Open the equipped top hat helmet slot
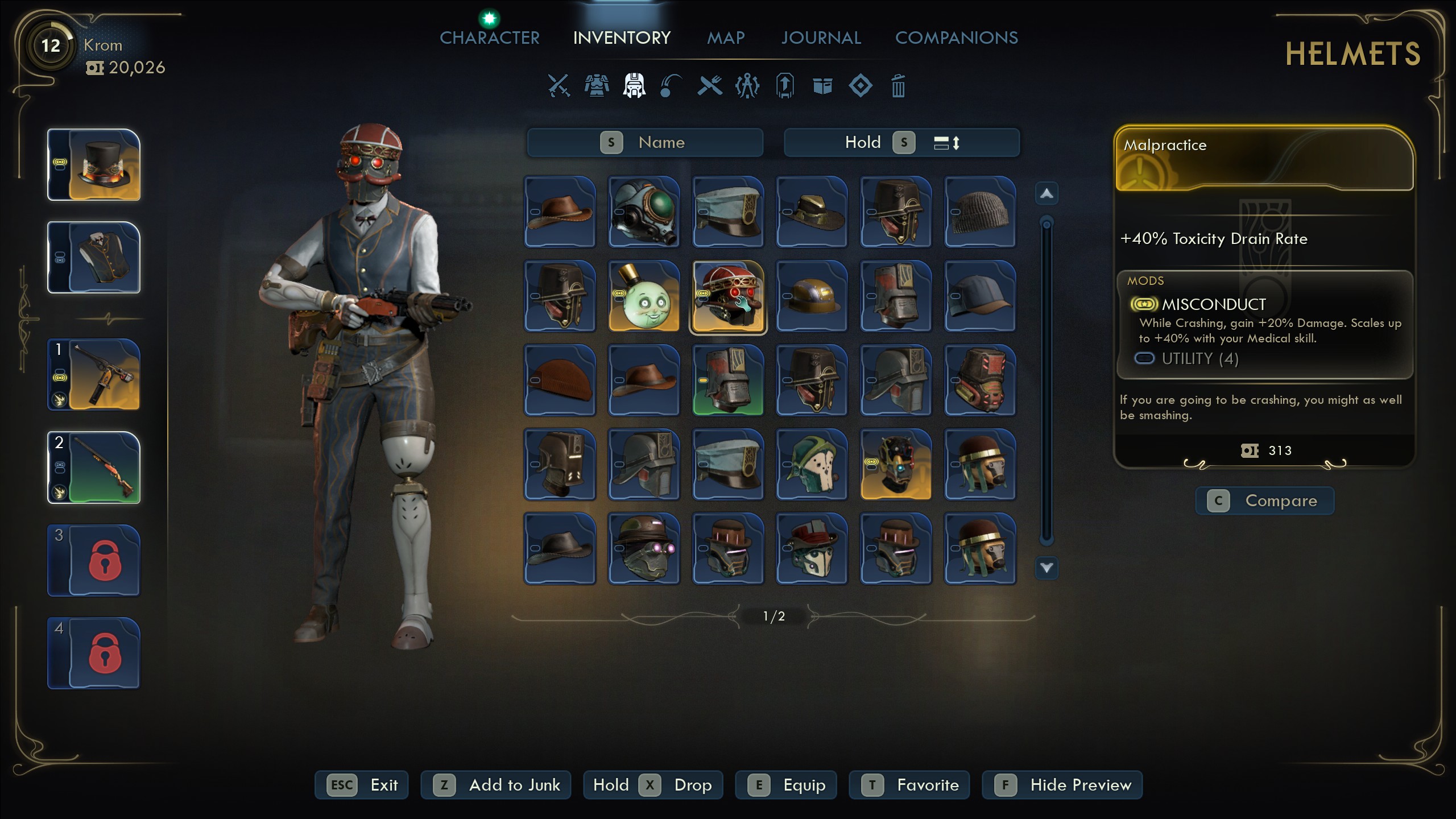This screenshot has width=1456, height=819. pyautogui.click(x=94, y=165)
